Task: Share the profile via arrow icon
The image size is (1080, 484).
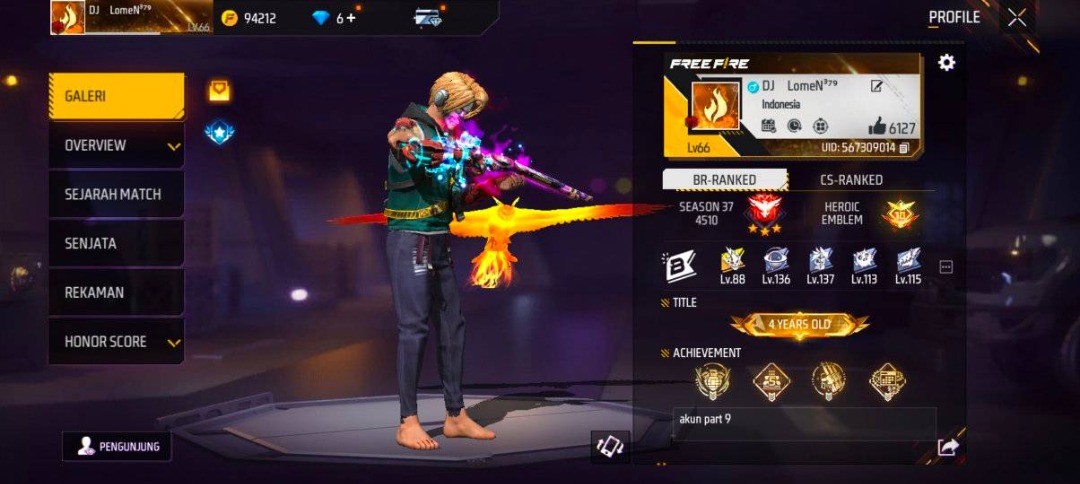Action: click(x=948, y=447)
